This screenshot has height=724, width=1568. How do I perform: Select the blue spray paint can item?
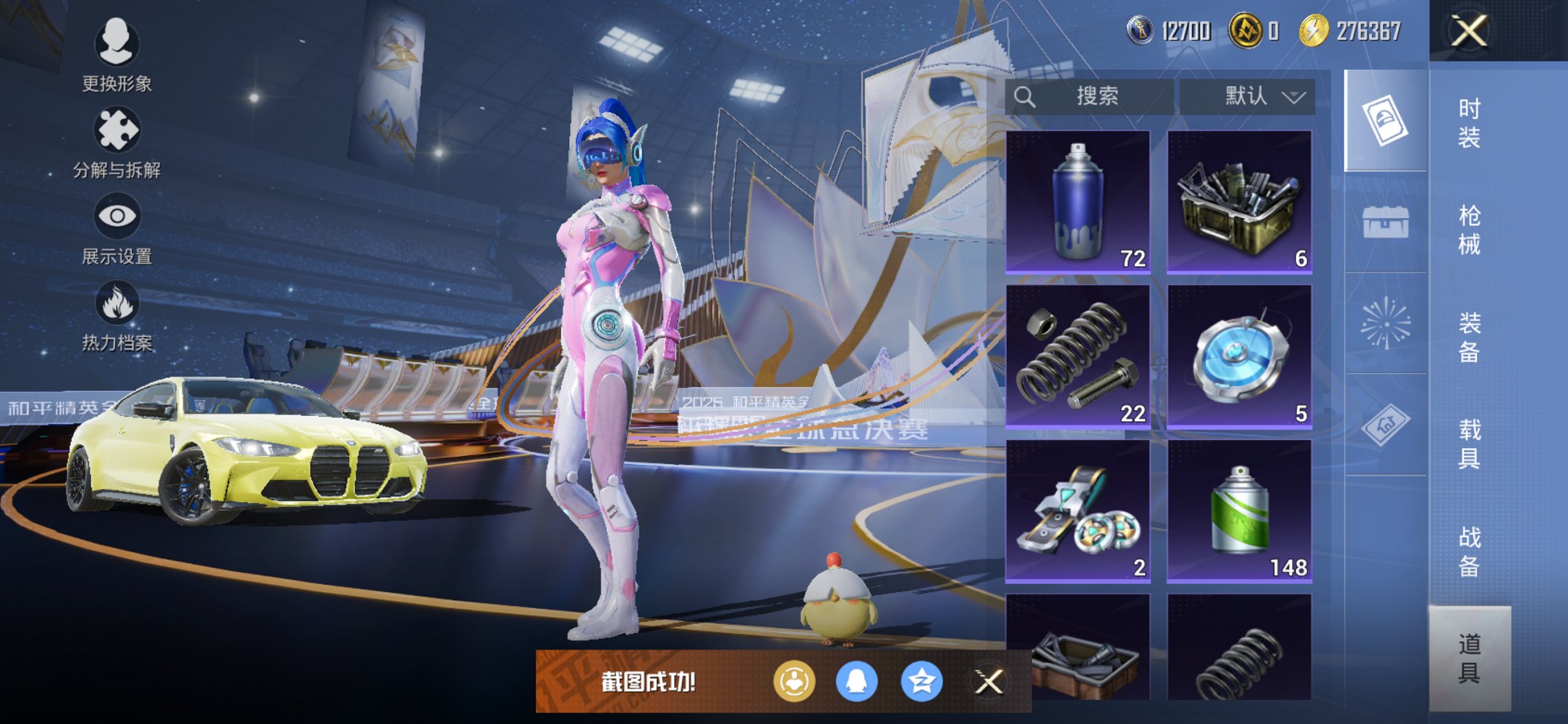coord(1078,202)
